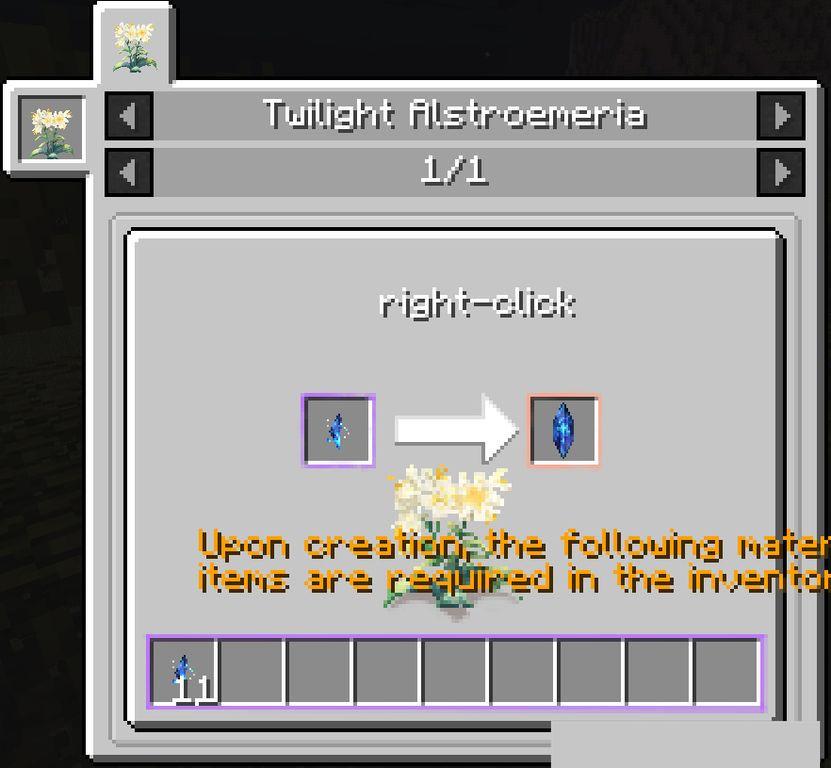Go to next recipe page arrow
The image size is (831, 768).
coord(780,172)
